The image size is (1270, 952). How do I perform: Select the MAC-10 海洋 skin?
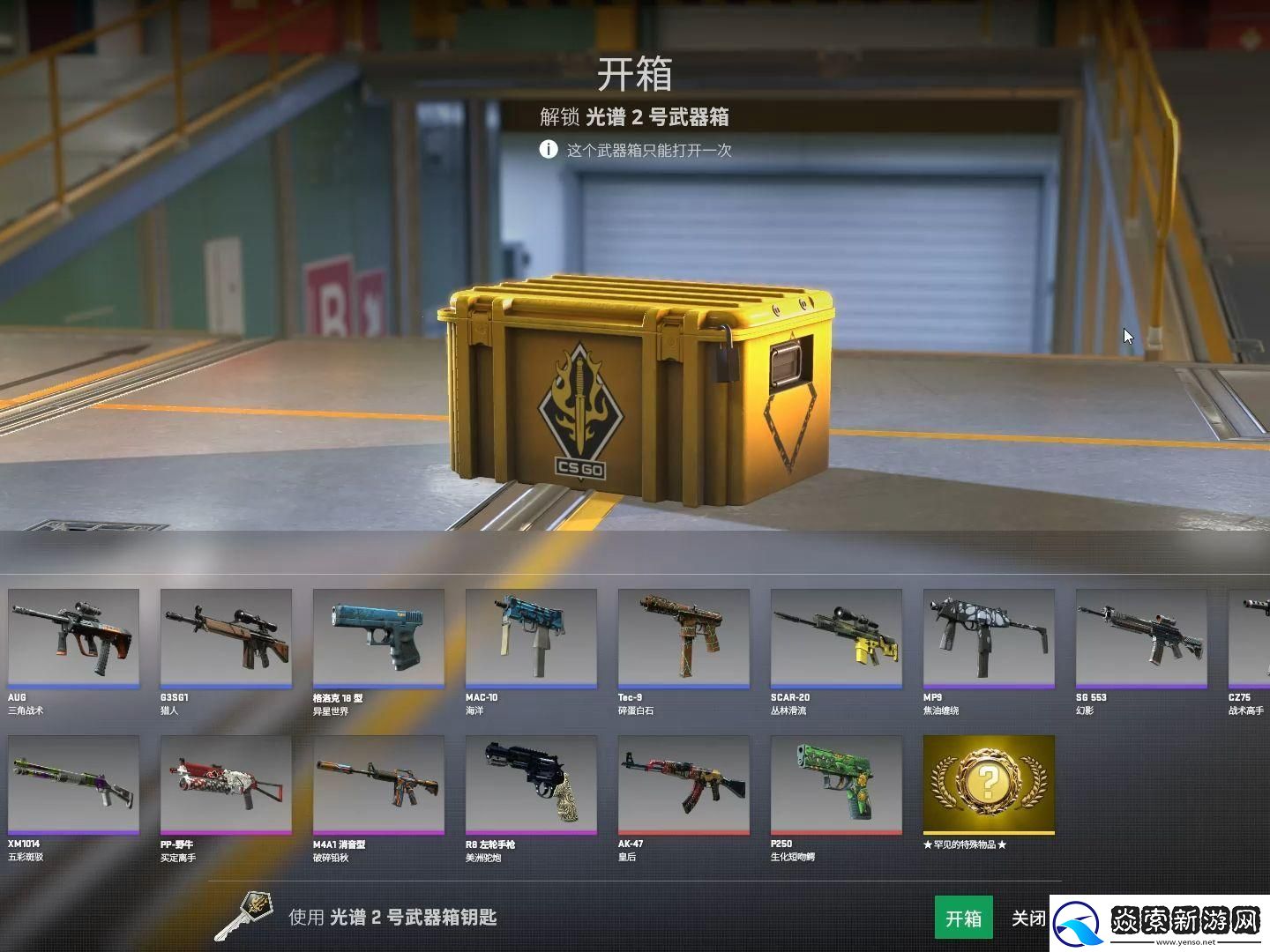[531, 639]
